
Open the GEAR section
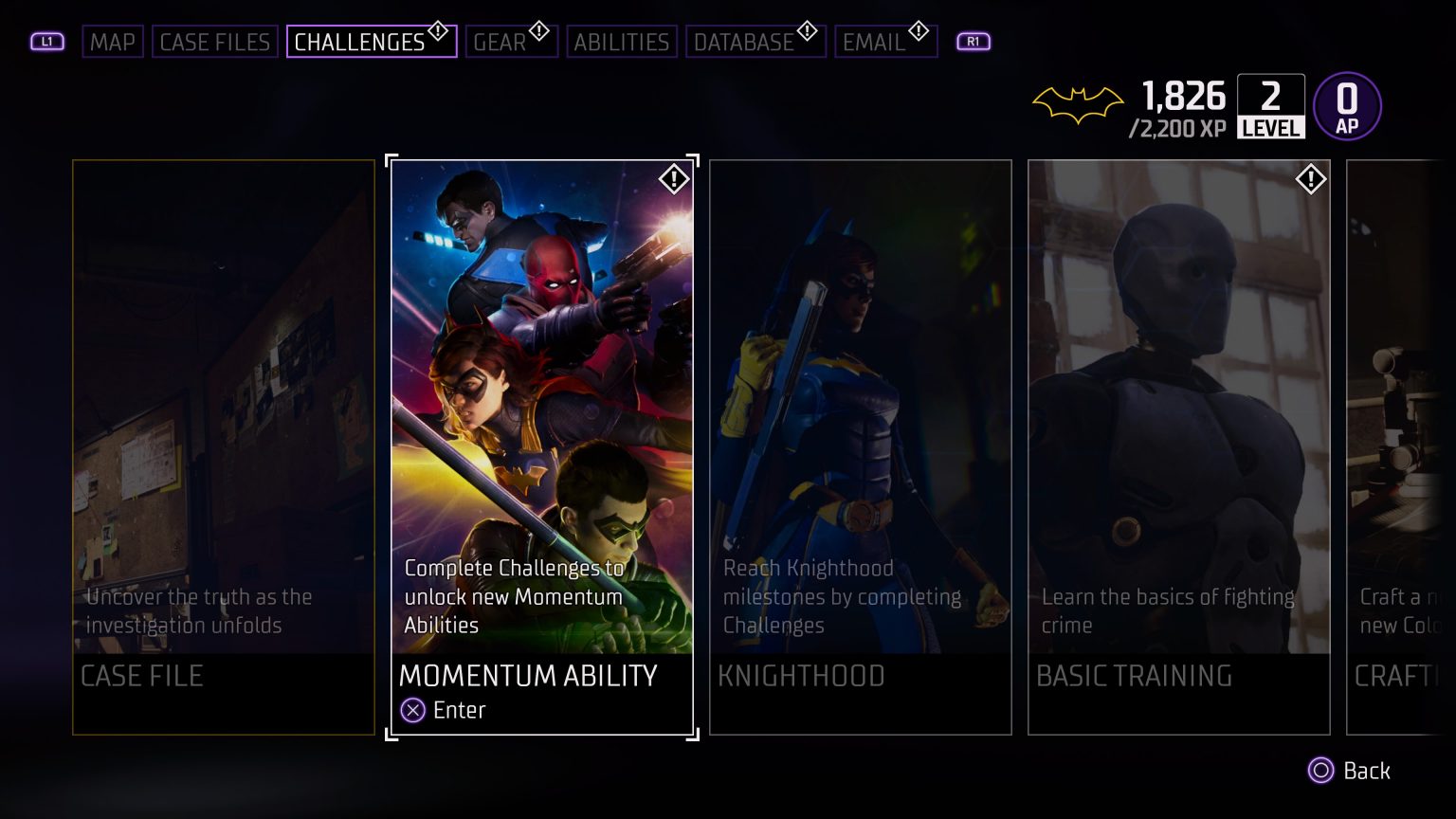tap(503, 42)
